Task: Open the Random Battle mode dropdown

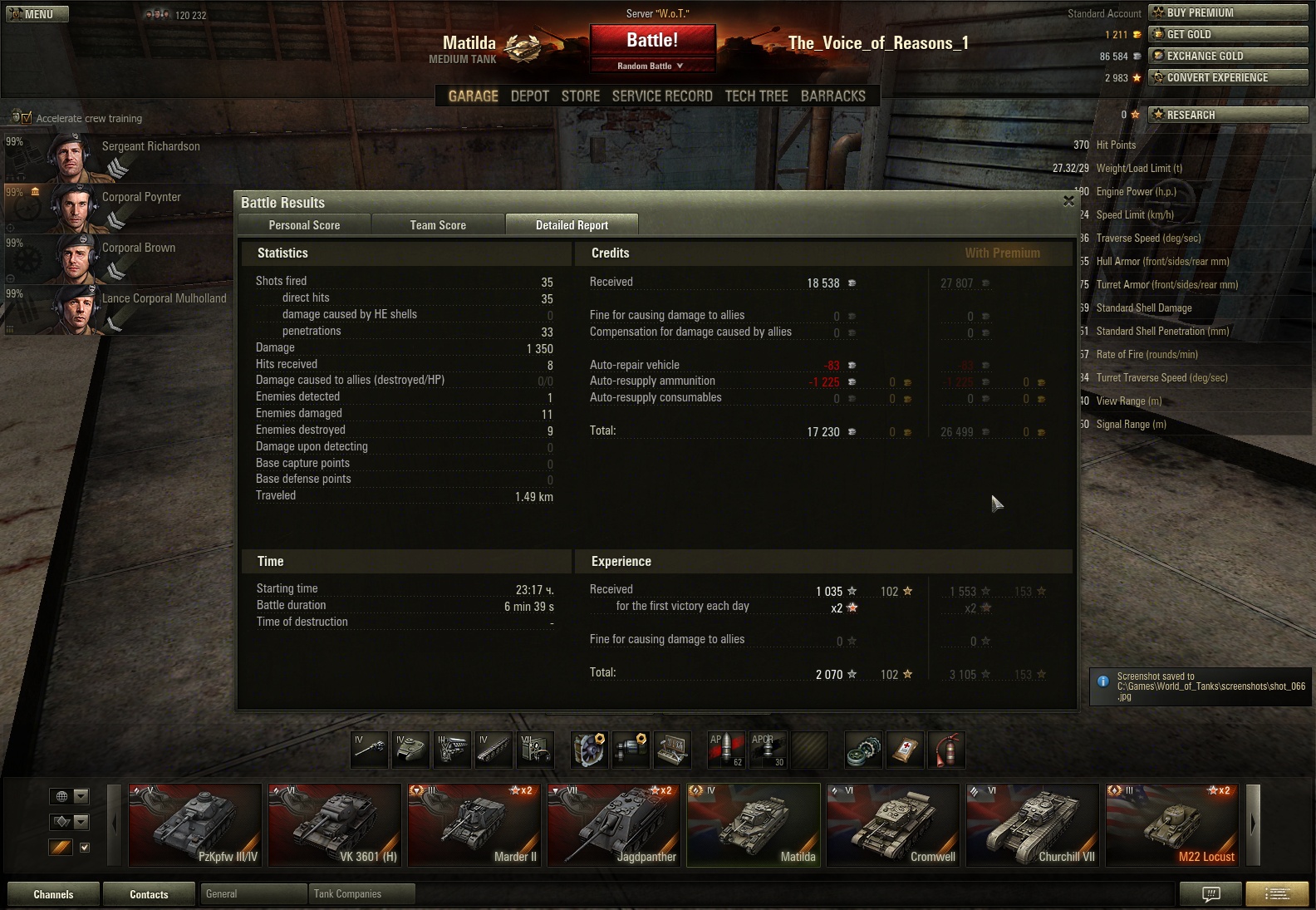Action: pyautogui.click(x=651, y=66)
